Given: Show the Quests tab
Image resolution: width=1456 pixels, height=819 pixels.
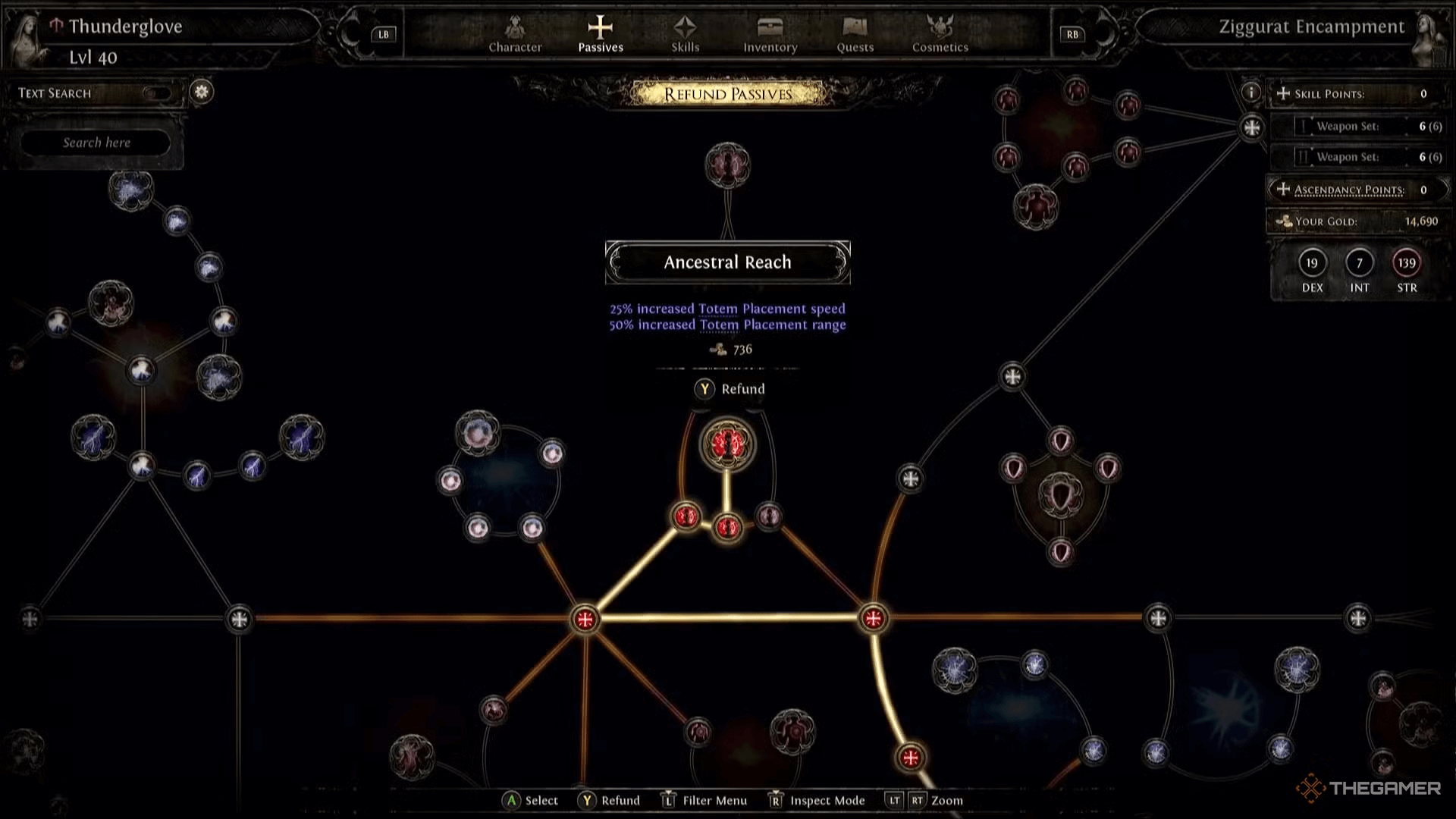Looking at the screenshot, I should tap(855, 35).
